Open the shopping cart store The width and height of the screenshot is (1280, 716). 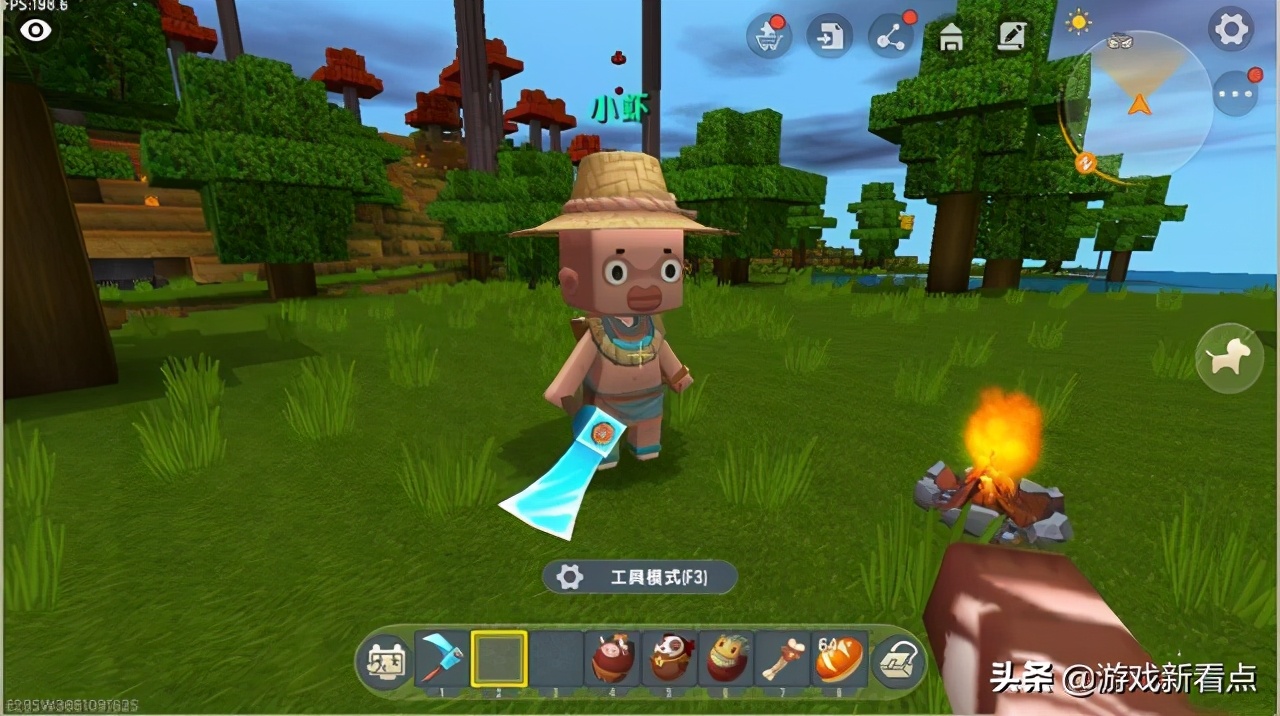click(767, 37)
